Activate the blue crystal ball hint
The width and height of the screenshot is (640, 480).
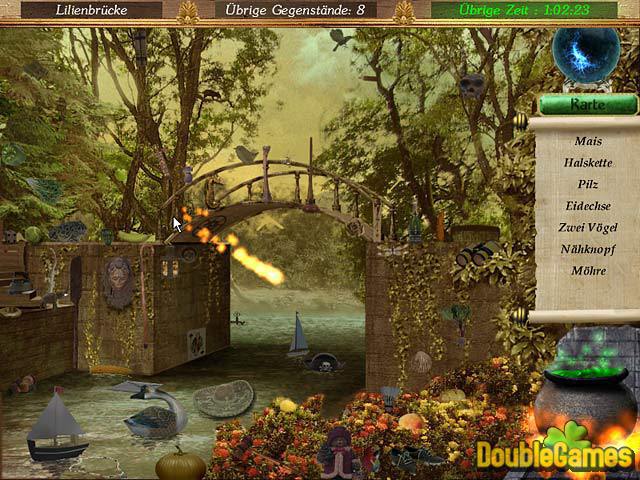click(x=586, y=54)
